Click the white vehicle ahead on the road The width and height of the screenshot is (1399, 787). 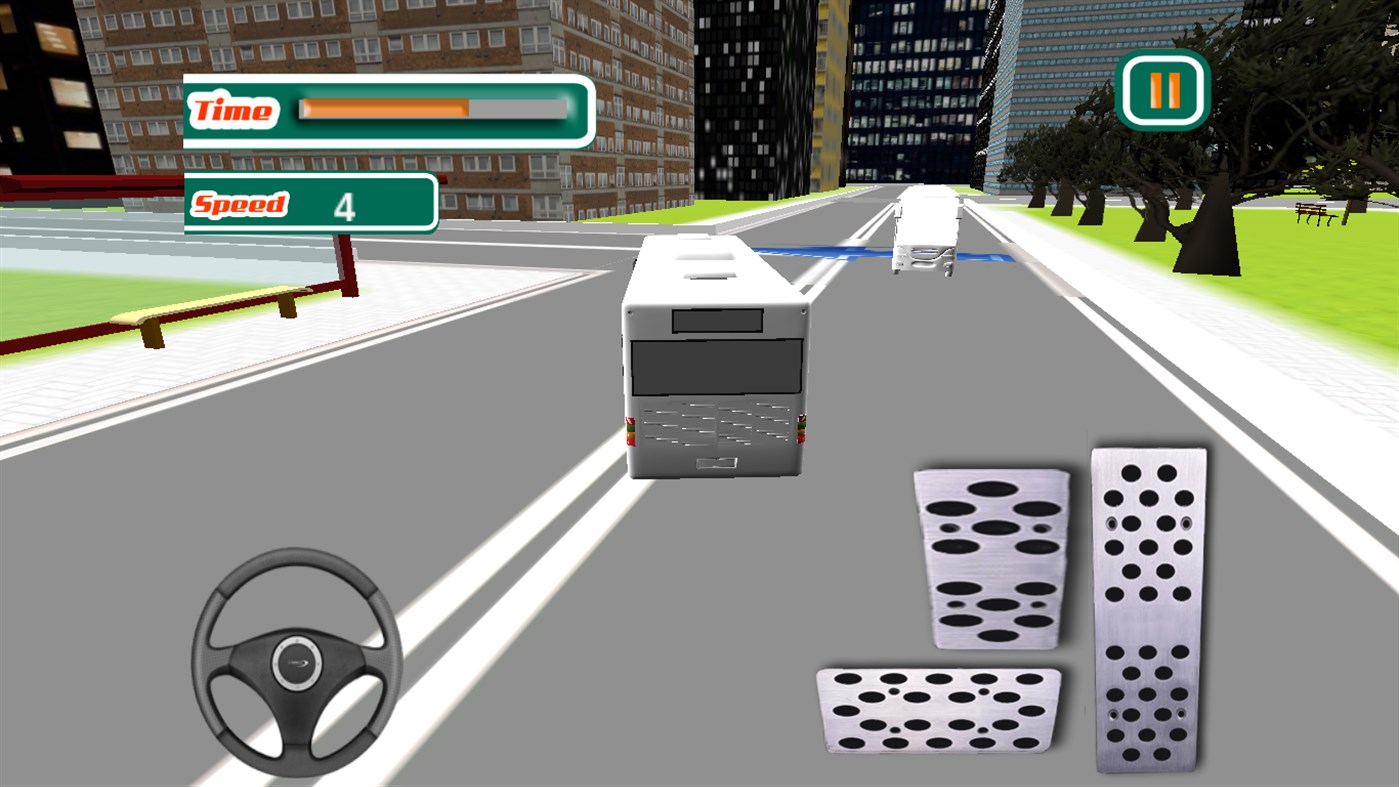[925, 232]
